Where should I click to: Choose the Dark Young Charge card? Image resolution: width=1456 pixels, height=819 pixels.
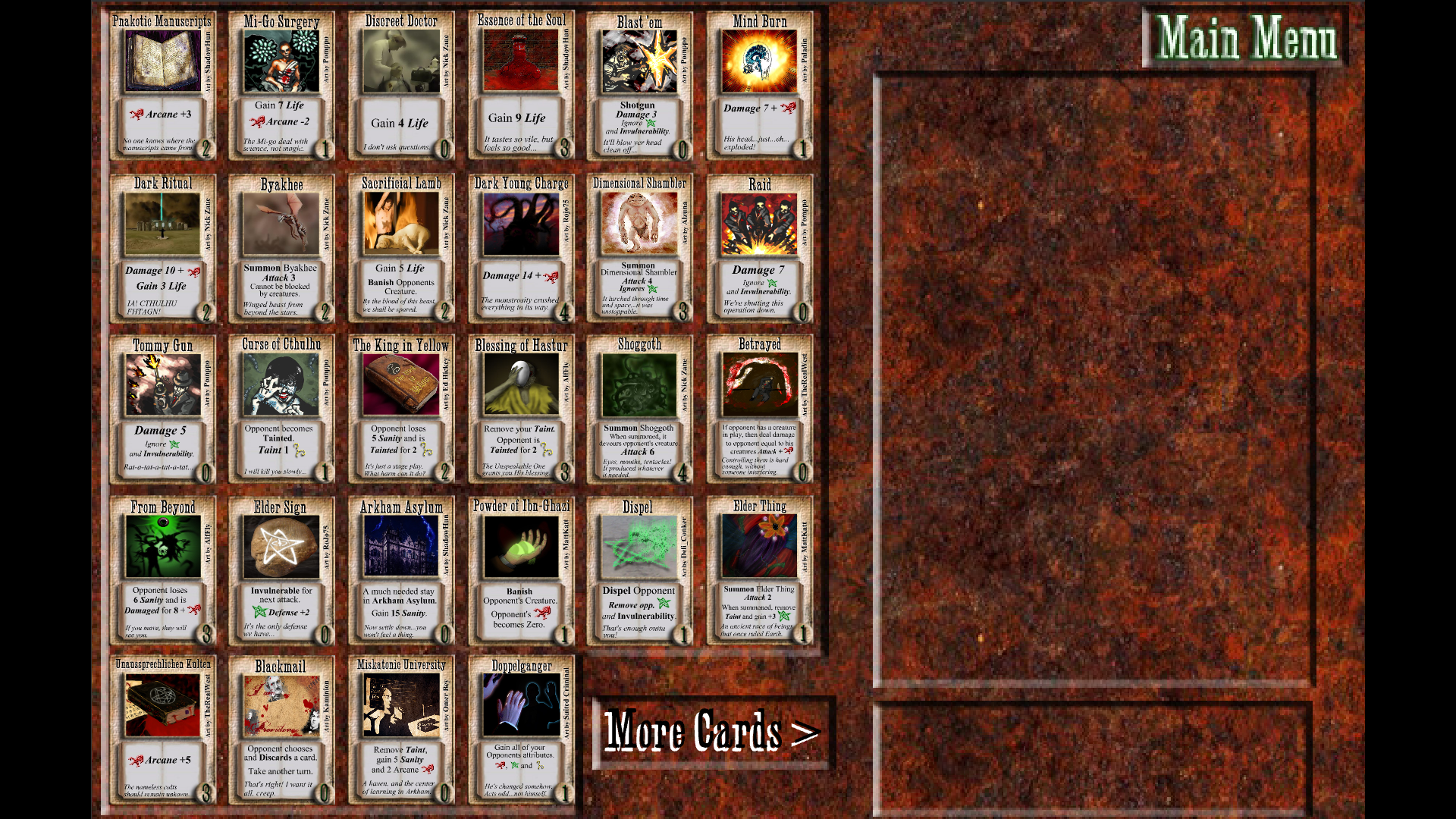click(x=521, y=248)
